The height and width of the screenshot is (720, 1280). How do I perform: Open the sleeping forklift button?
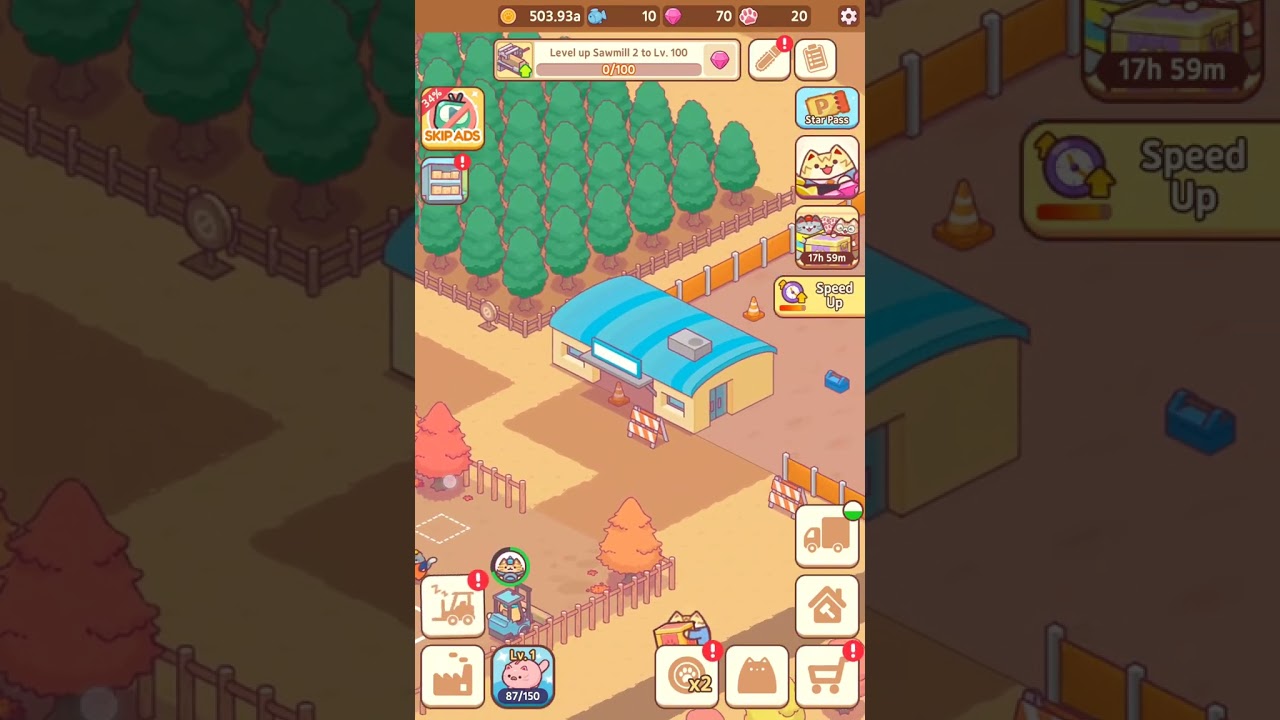(x=453, y=606)
